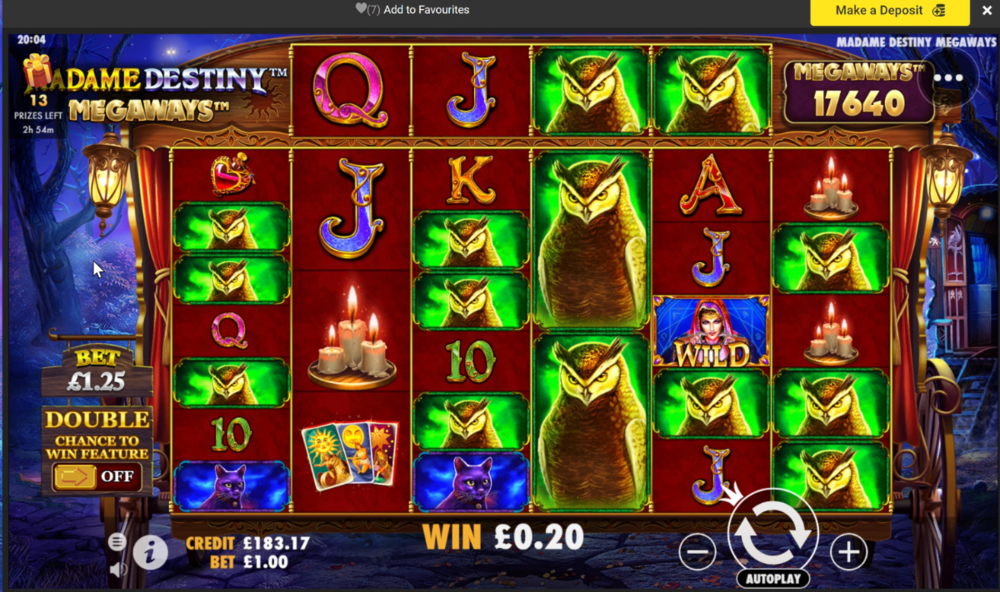Screen dimensions: 1000x592
Task: Toggle the Double Chance to Win Feature
Action: coord(97,476)
